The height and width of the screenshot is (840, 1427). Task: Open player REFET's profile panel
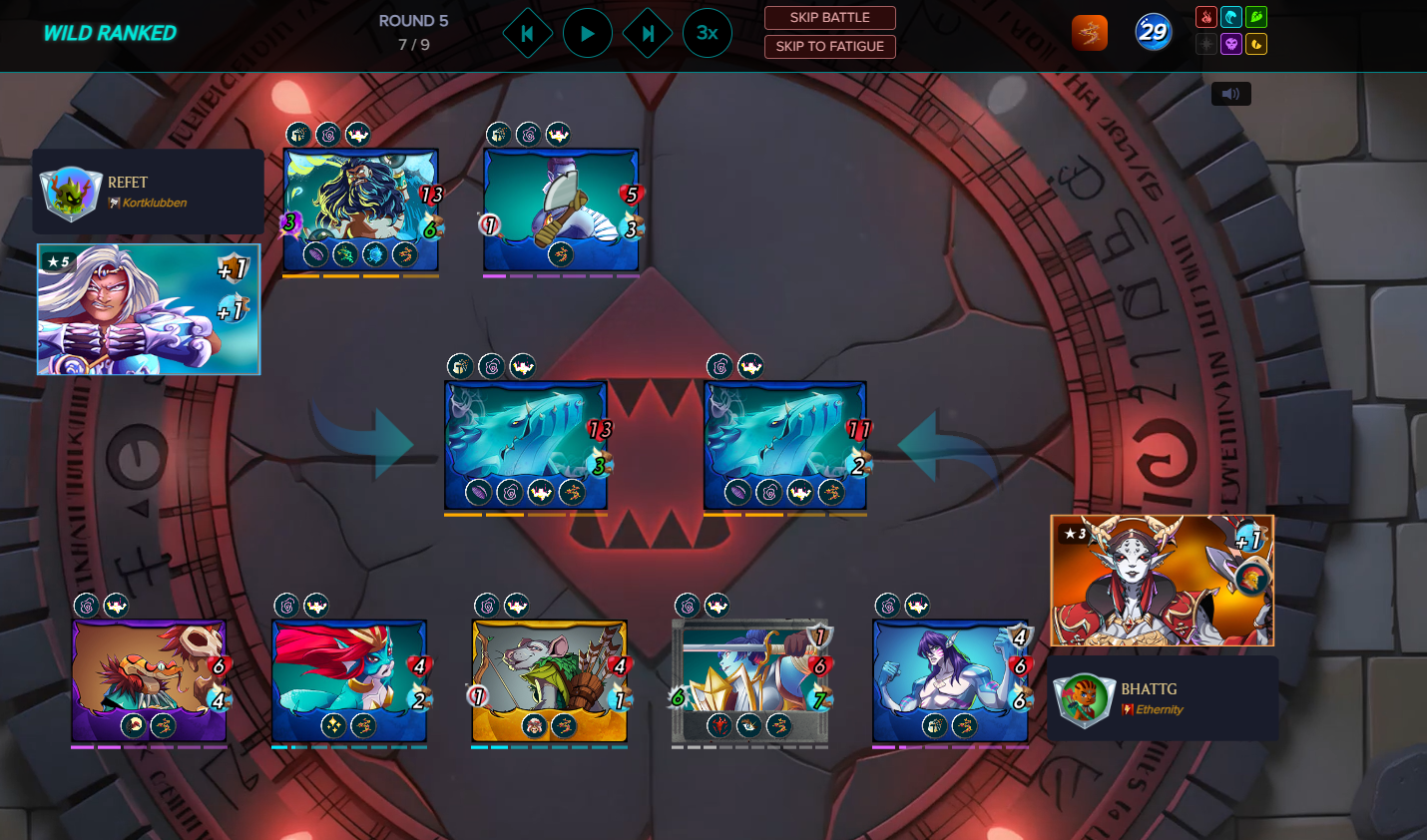click(x=148, y=192)
